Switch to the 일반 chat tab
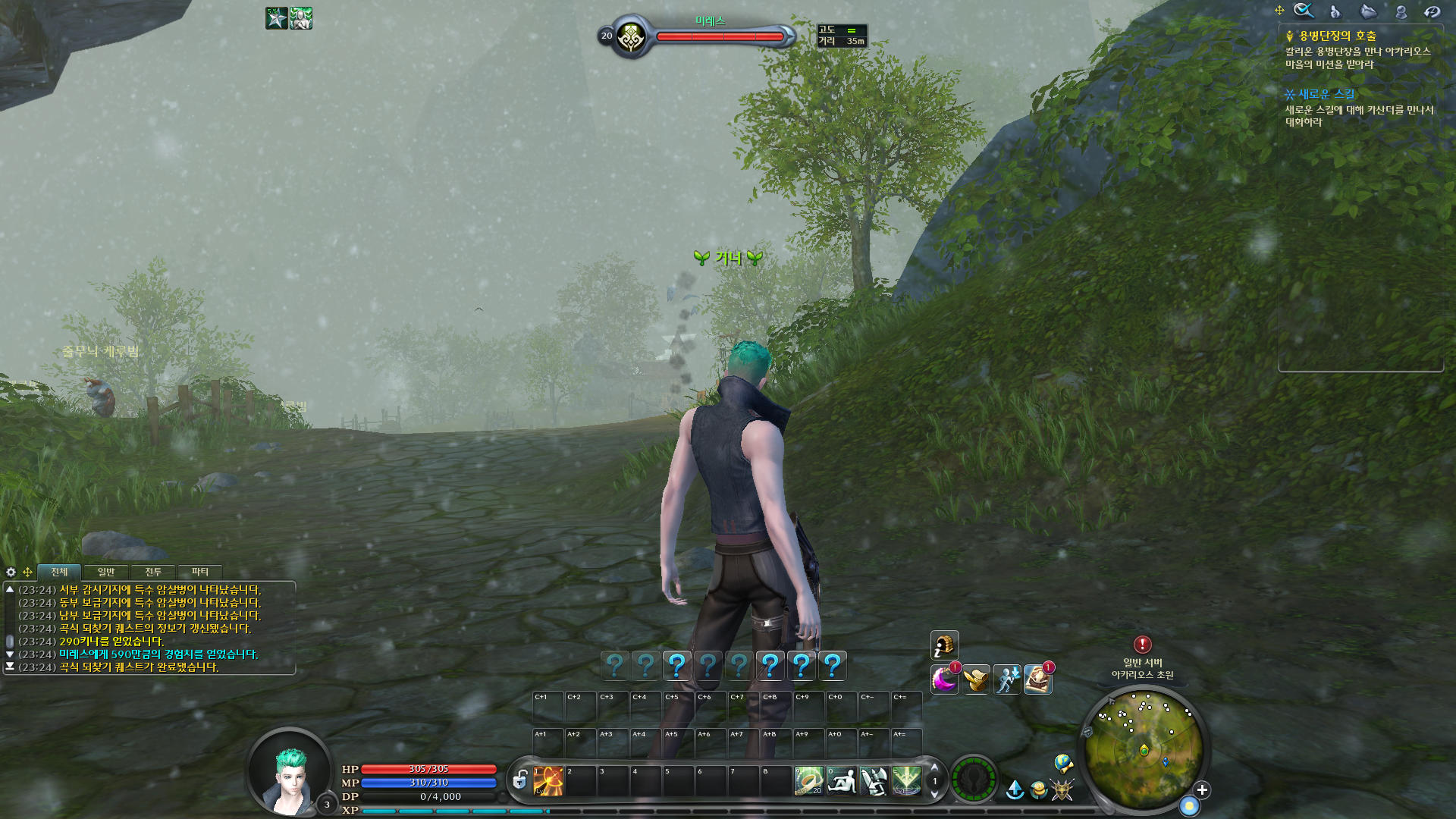 coord(106,572)
